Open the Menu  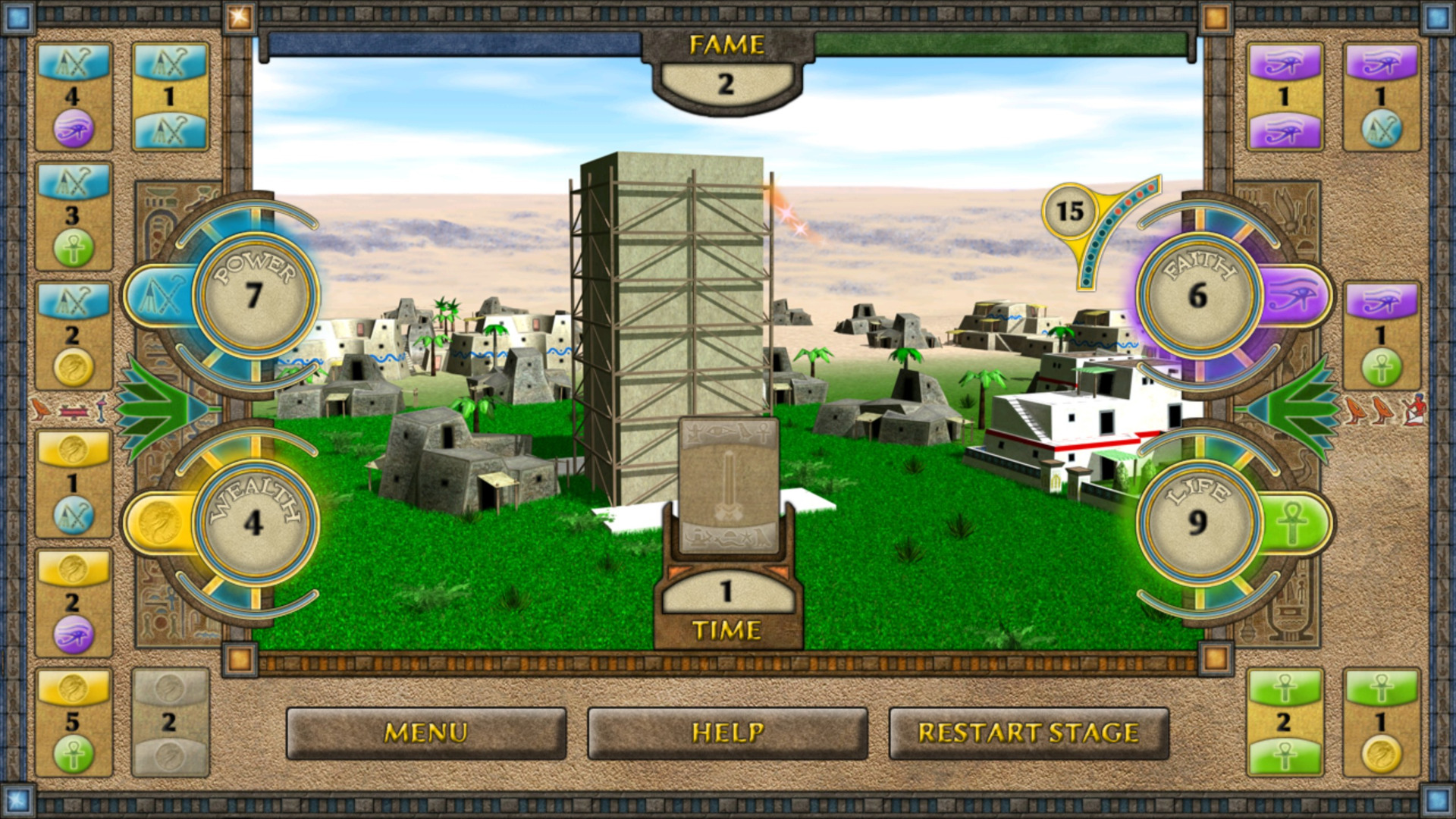[x=425, y=733]
